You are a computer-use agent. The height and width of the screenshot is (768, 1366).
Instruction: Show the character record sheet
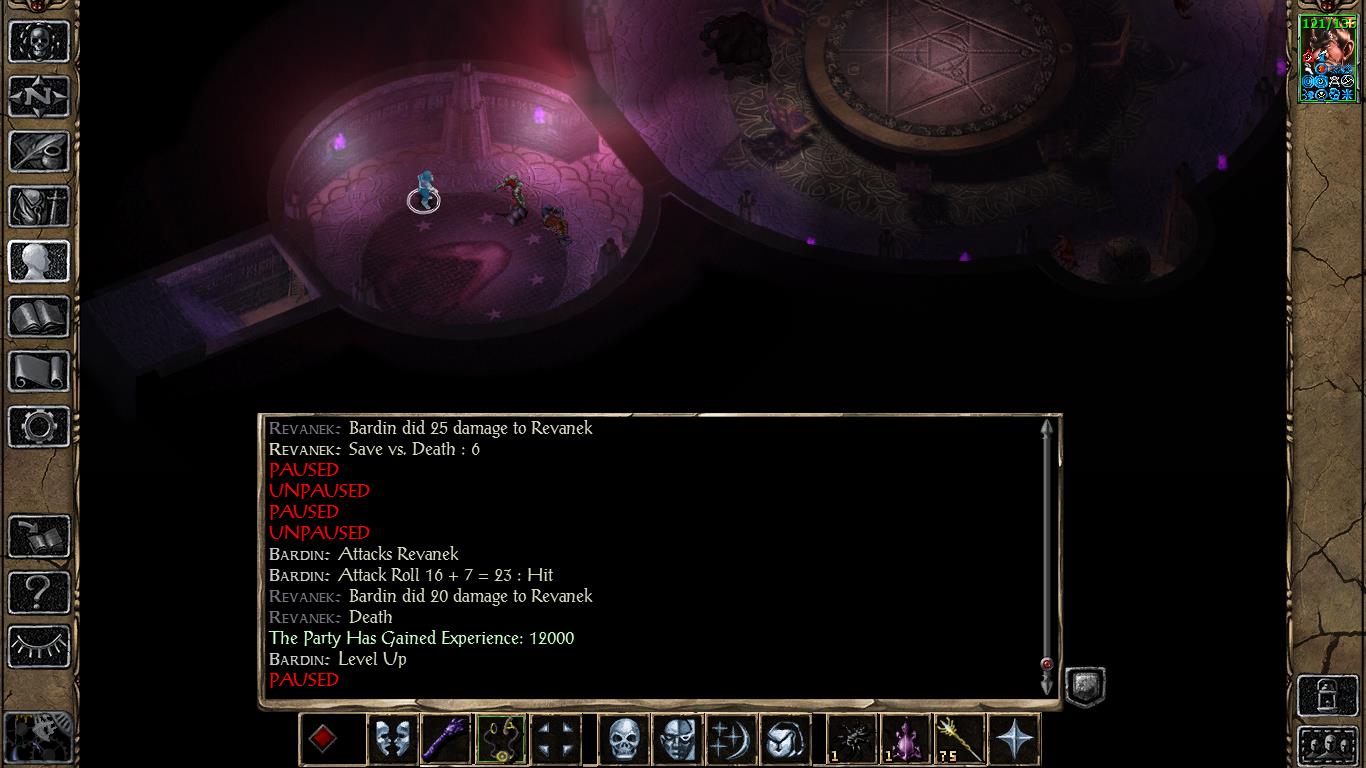pos(39,262)
